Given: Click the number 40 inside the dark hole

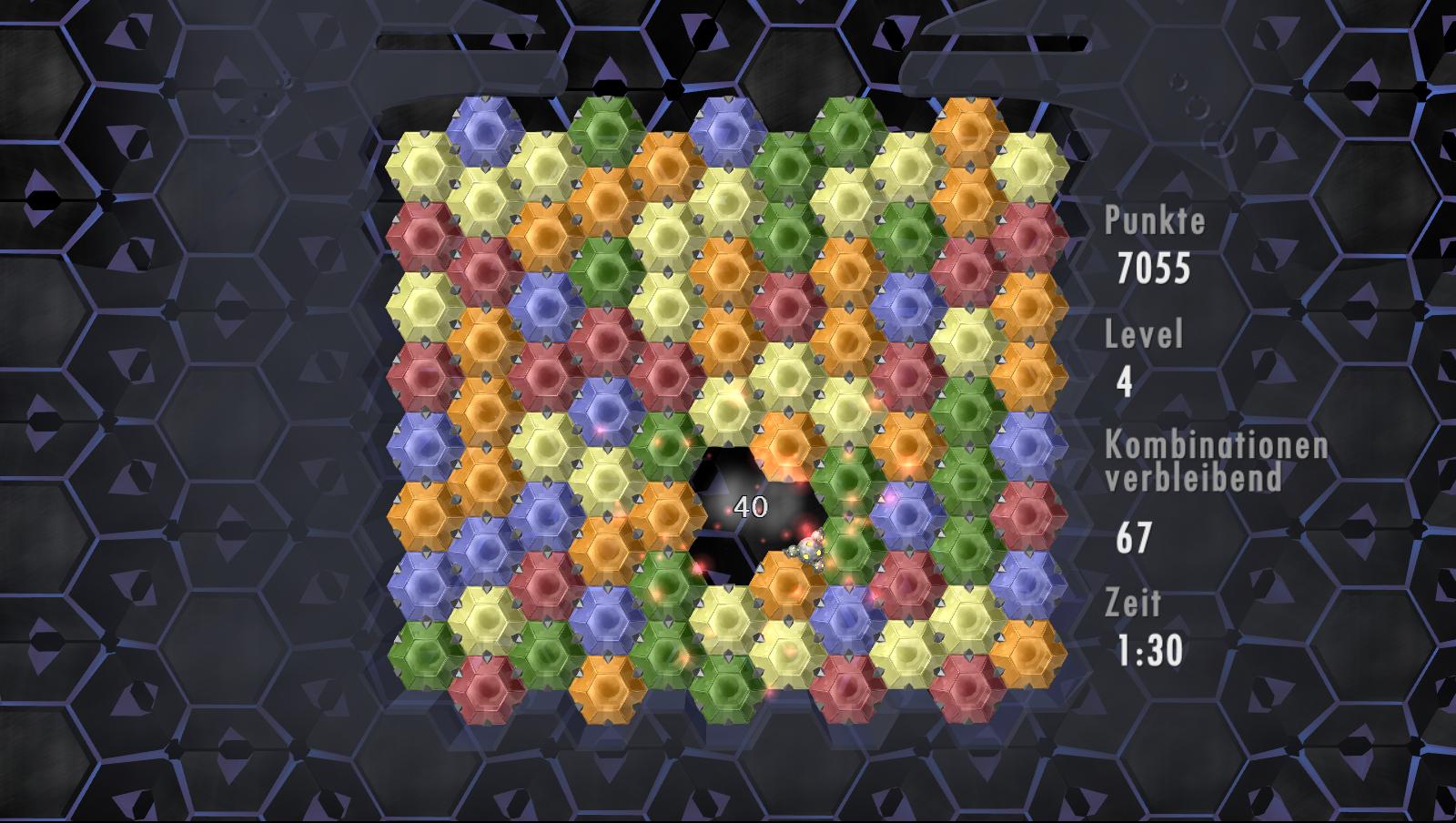Looking at the screenshot, I should [750, 507].
